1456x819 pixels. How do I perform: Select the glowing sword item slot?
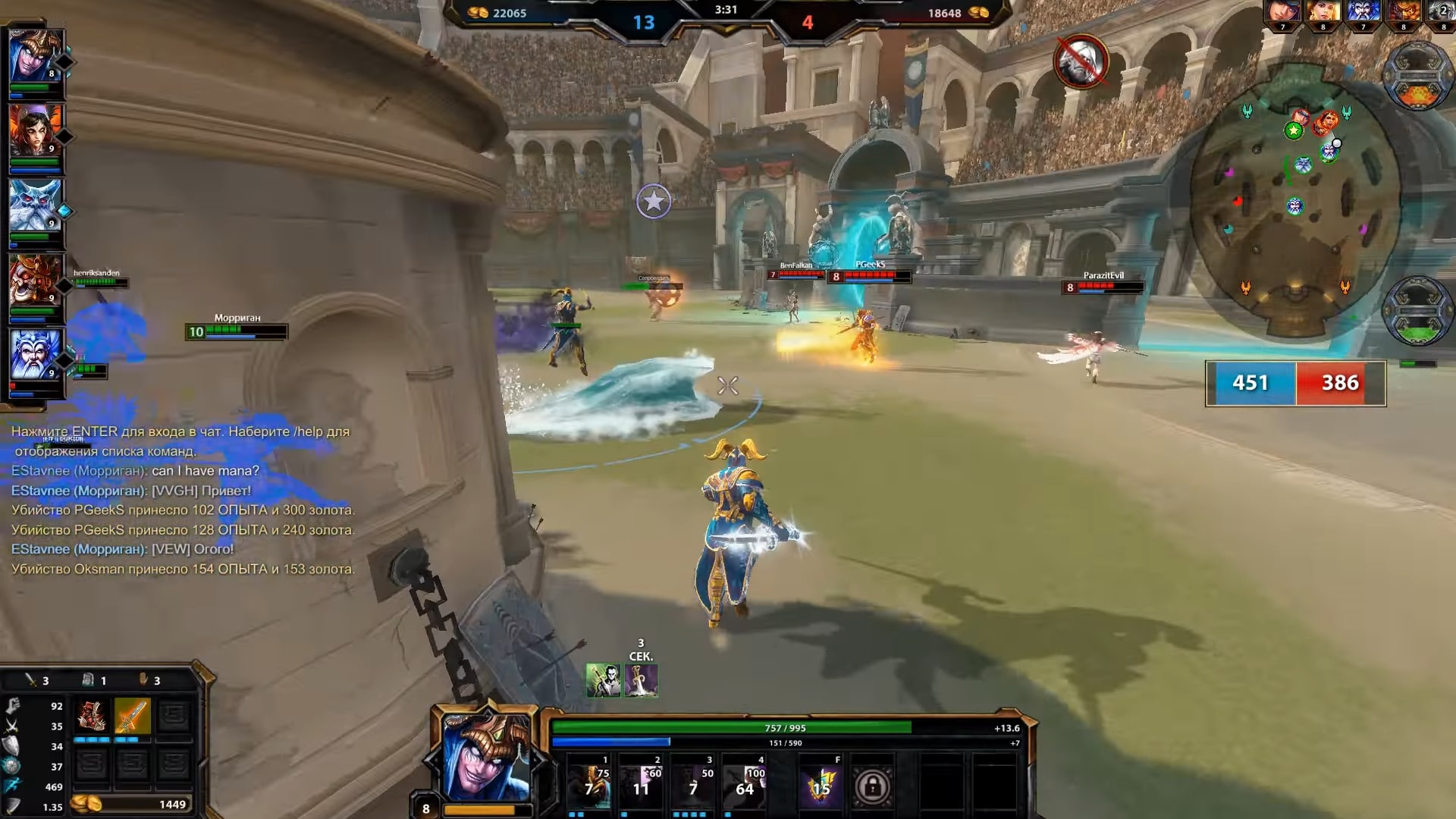pyautogui.click(x=133, y=716)
